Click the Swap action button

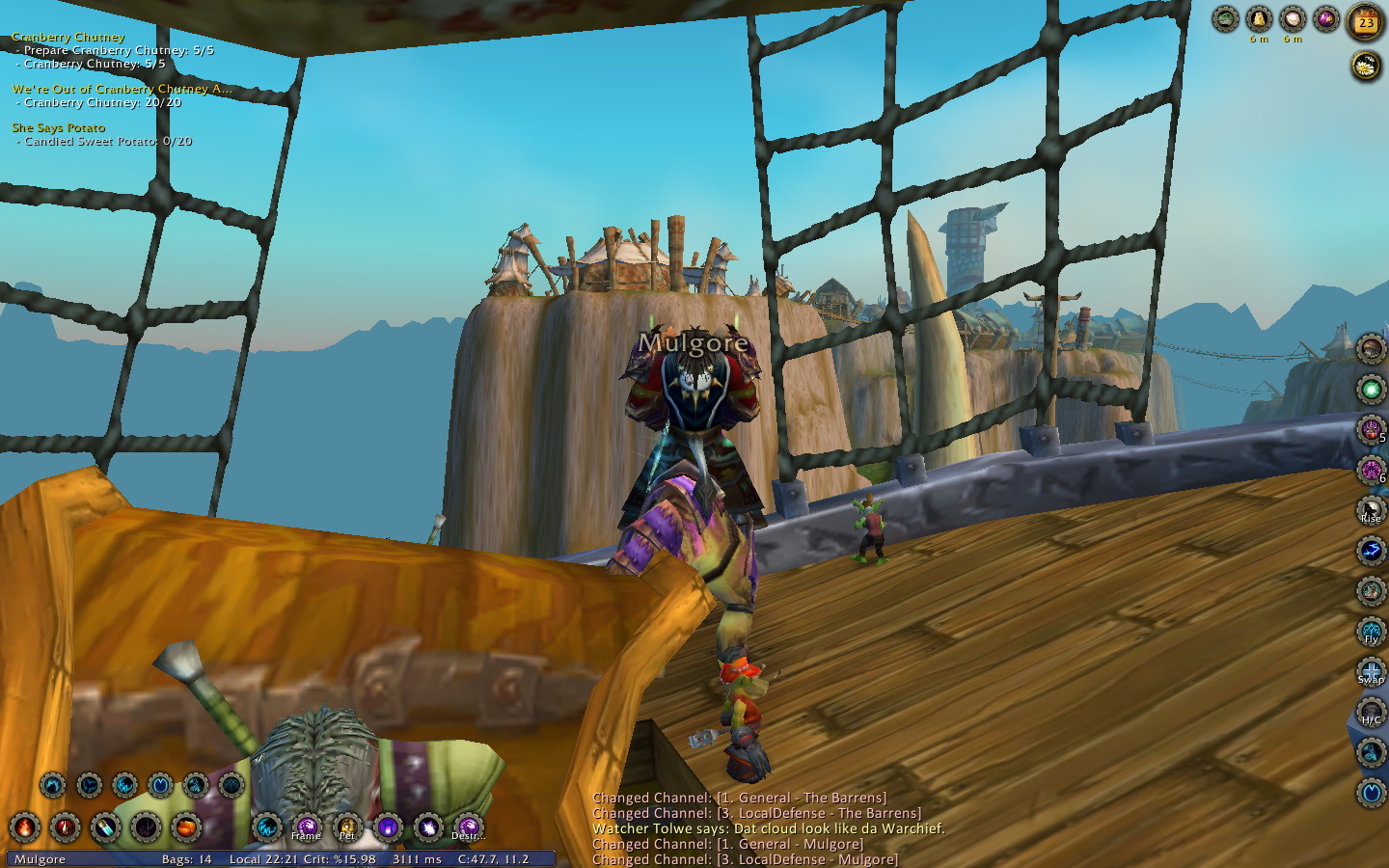pyautogui.click(x=1371, y=672)
